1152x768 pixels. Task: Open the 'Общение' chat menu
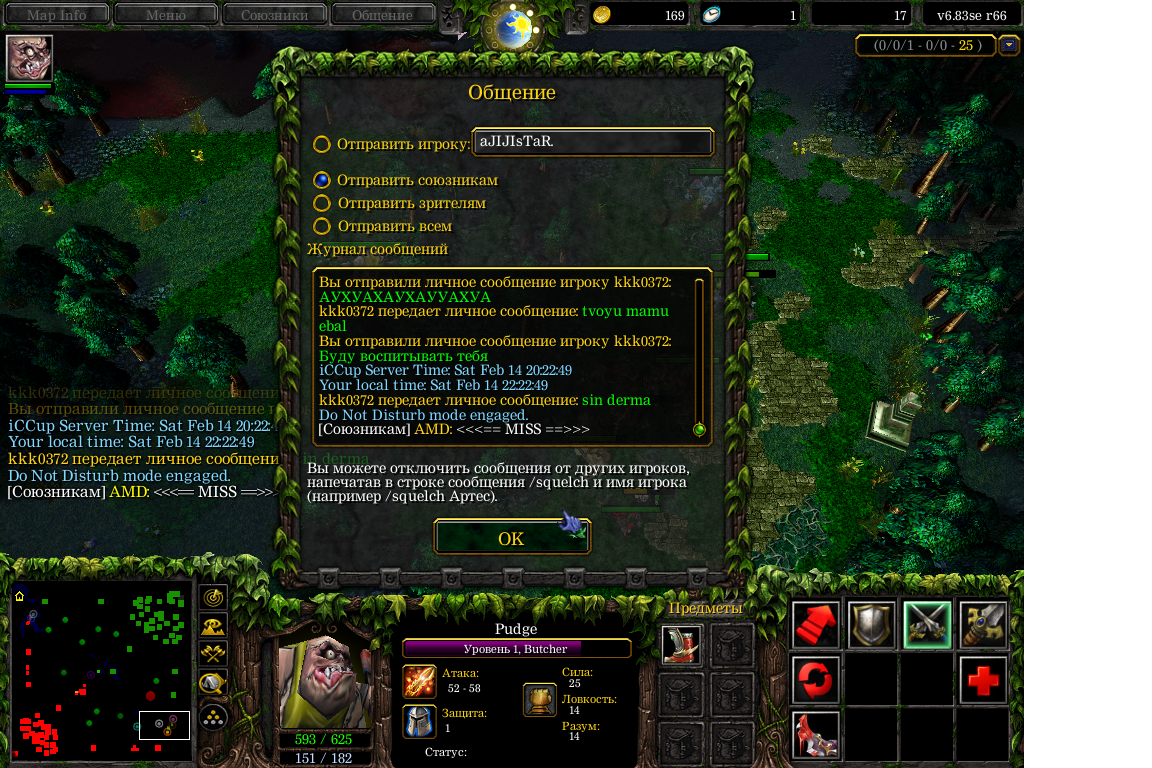(382, 15)
